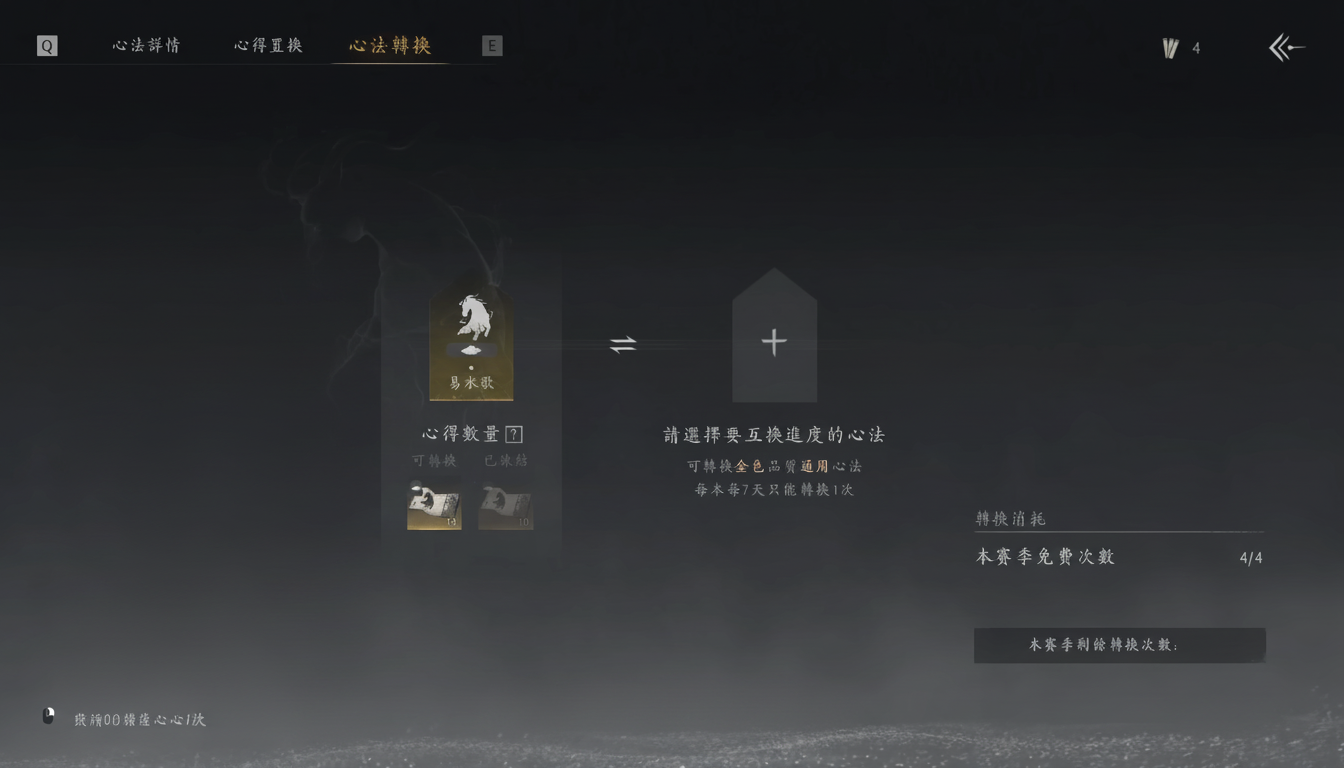Click the E shortcut key indicator
The image size is (1344, 768).
[x=491, y=45]
